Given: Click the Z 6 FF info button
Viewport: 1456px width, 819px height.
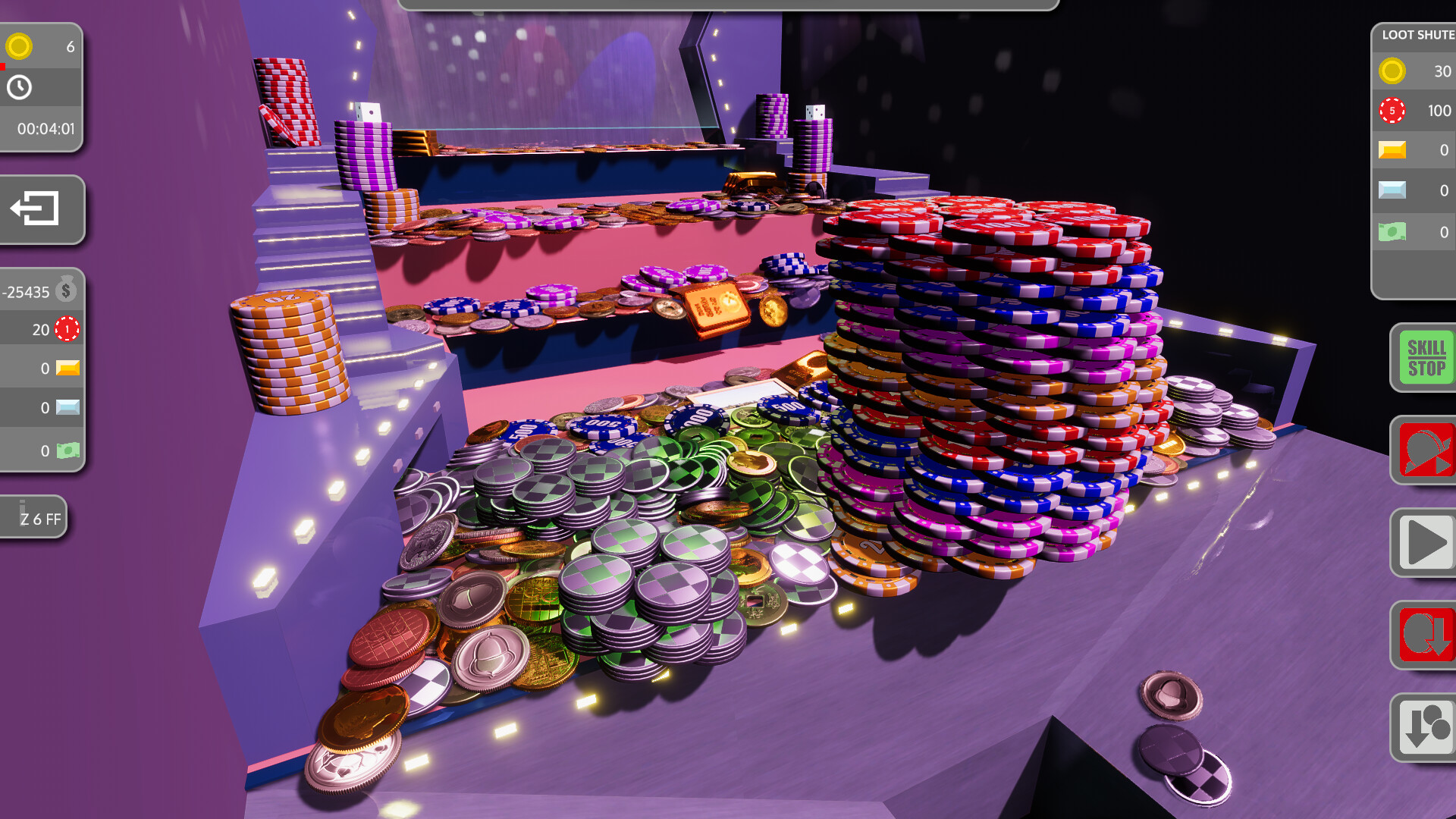Looking at the screenshot, I should point(34,516).
